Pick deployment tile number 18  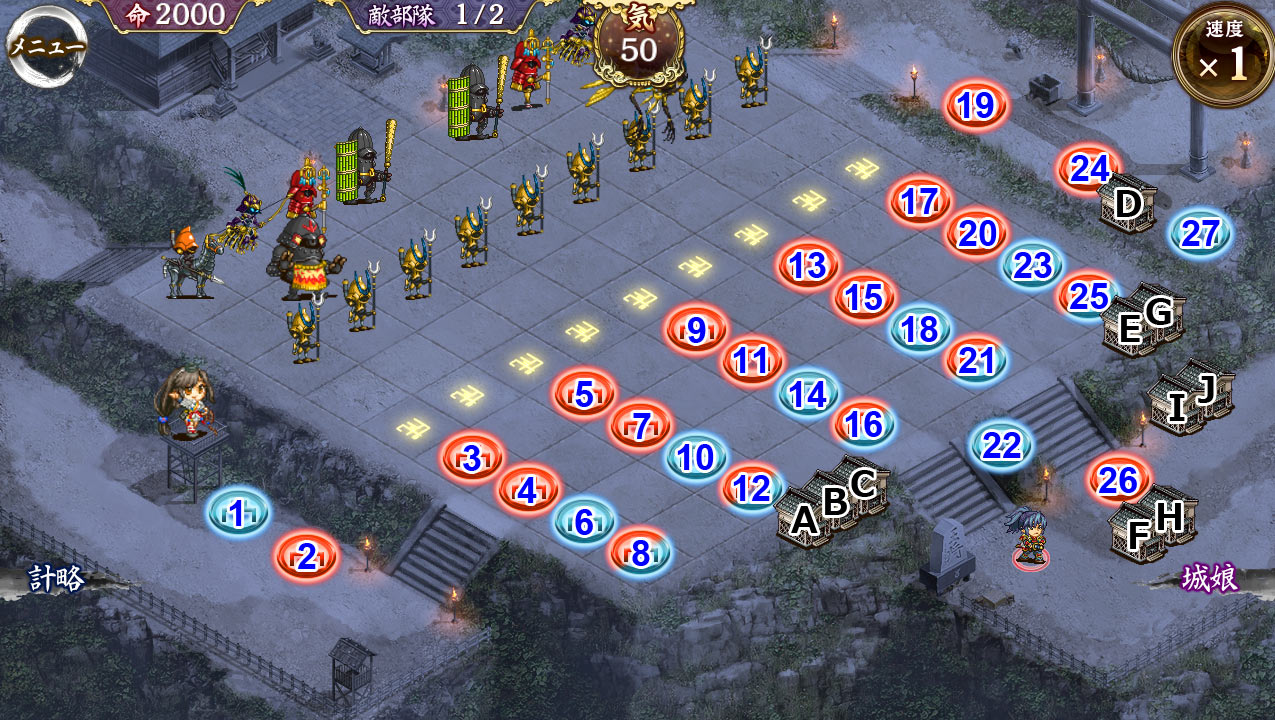920,329
